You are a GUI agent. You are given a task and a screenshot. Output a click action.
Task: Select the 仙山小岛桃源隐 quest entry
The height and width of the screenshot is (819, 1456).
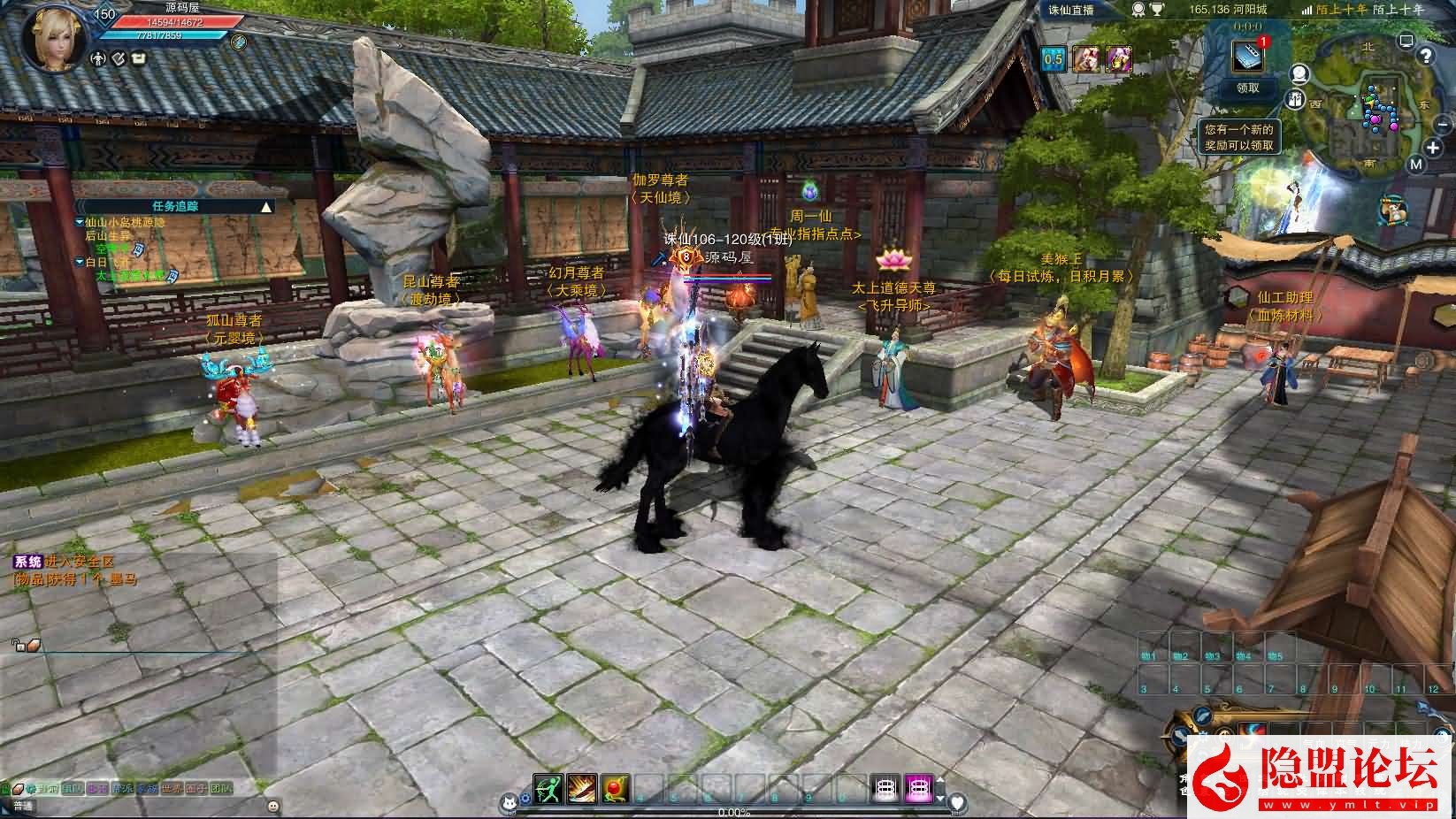124,223
